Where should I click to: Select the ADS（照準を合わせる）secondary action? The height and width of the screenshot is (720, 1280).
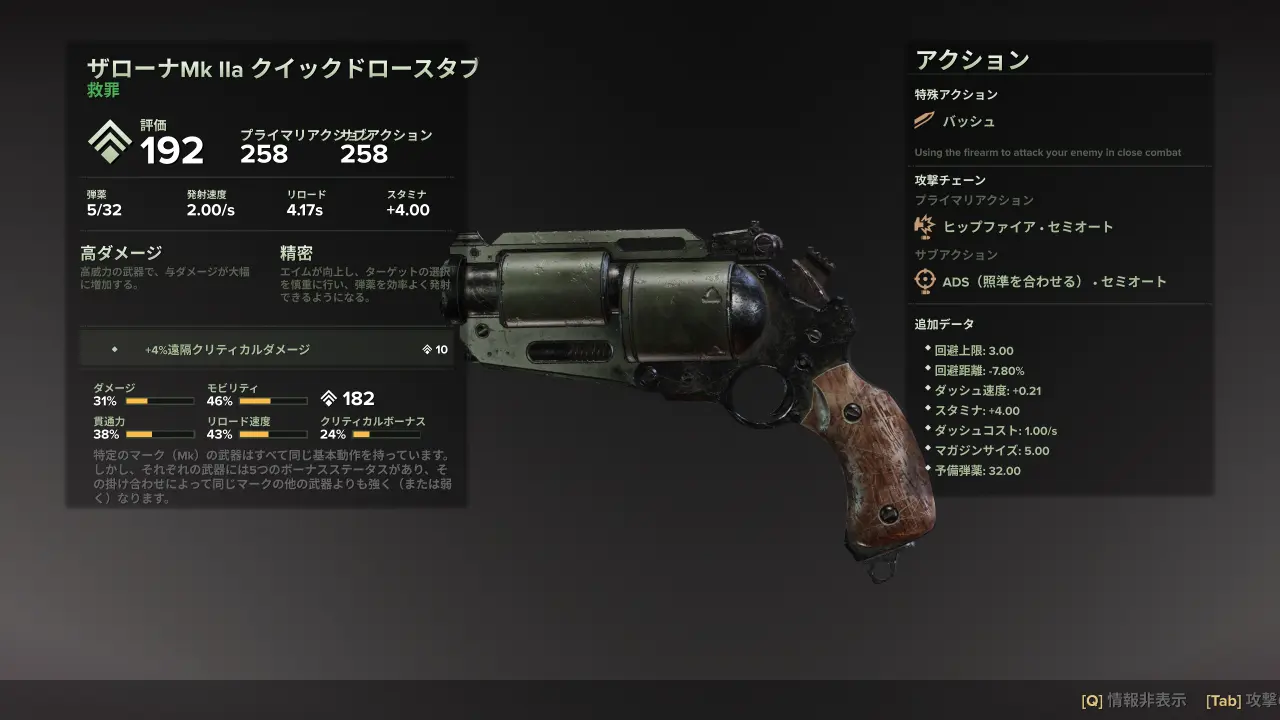click(1053, 282)
